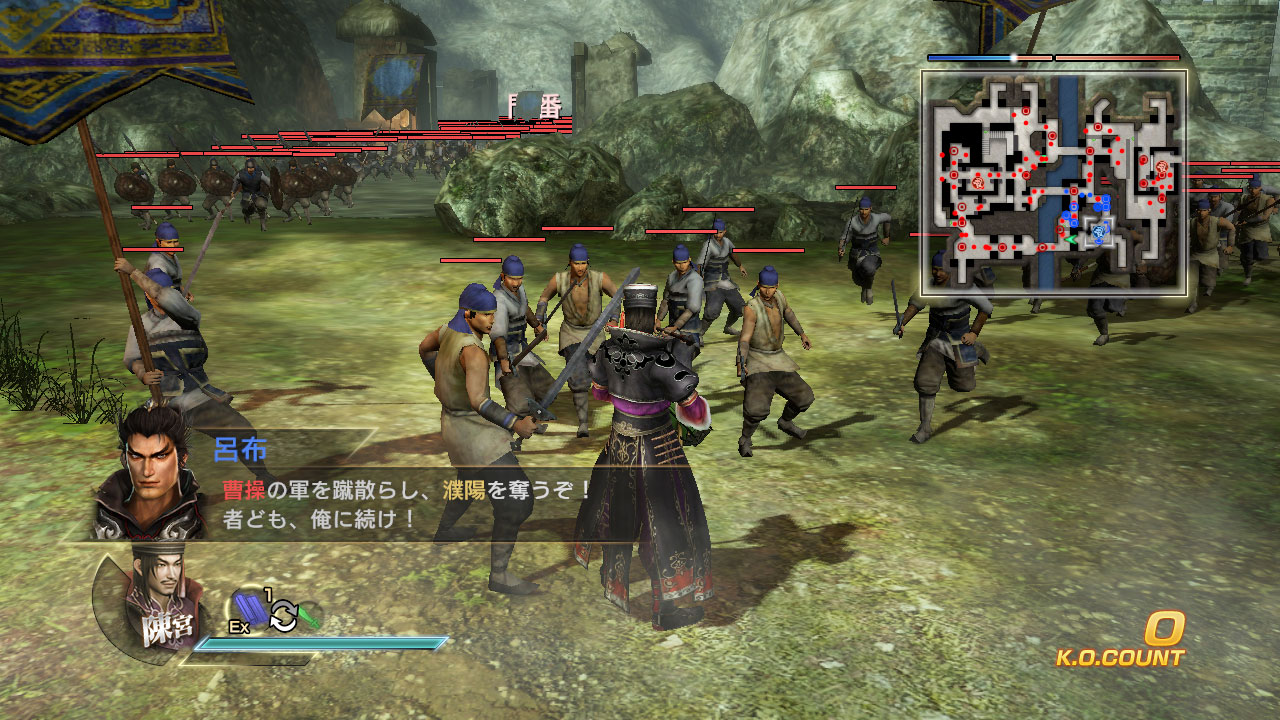The width and height of the screenshot is (1280, 720).
Task: Click the green player arrow on the minimap
Action: point(1071,238)
